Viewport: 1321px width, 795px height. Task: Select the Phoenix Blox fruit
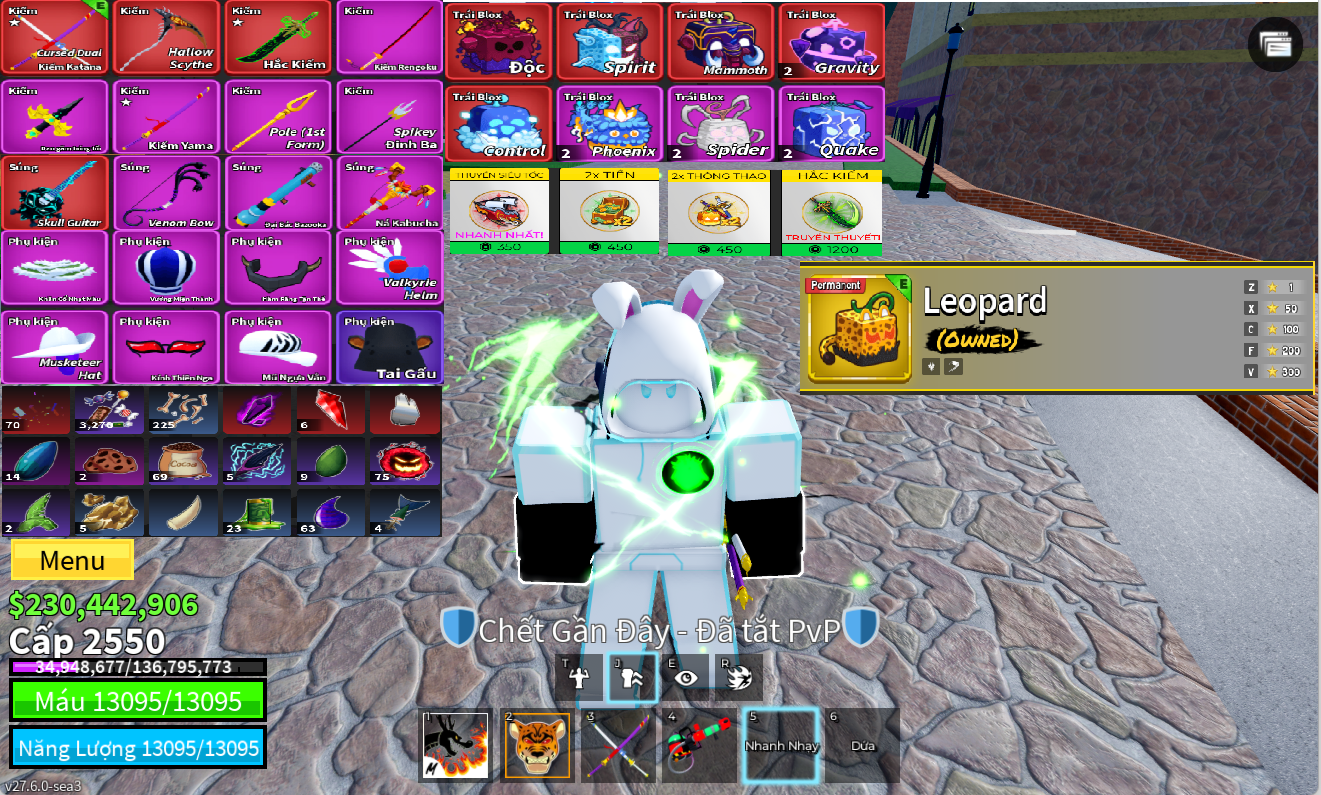coord(609,123)
